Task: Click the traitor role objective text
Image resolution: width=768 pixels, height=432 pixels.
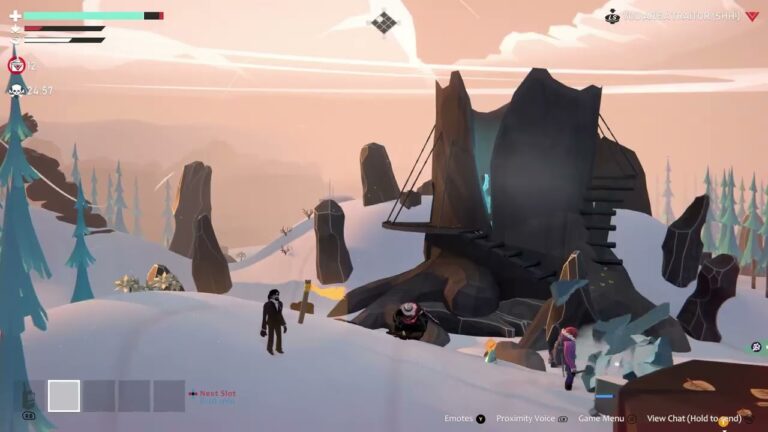Action: coord(681,16)
